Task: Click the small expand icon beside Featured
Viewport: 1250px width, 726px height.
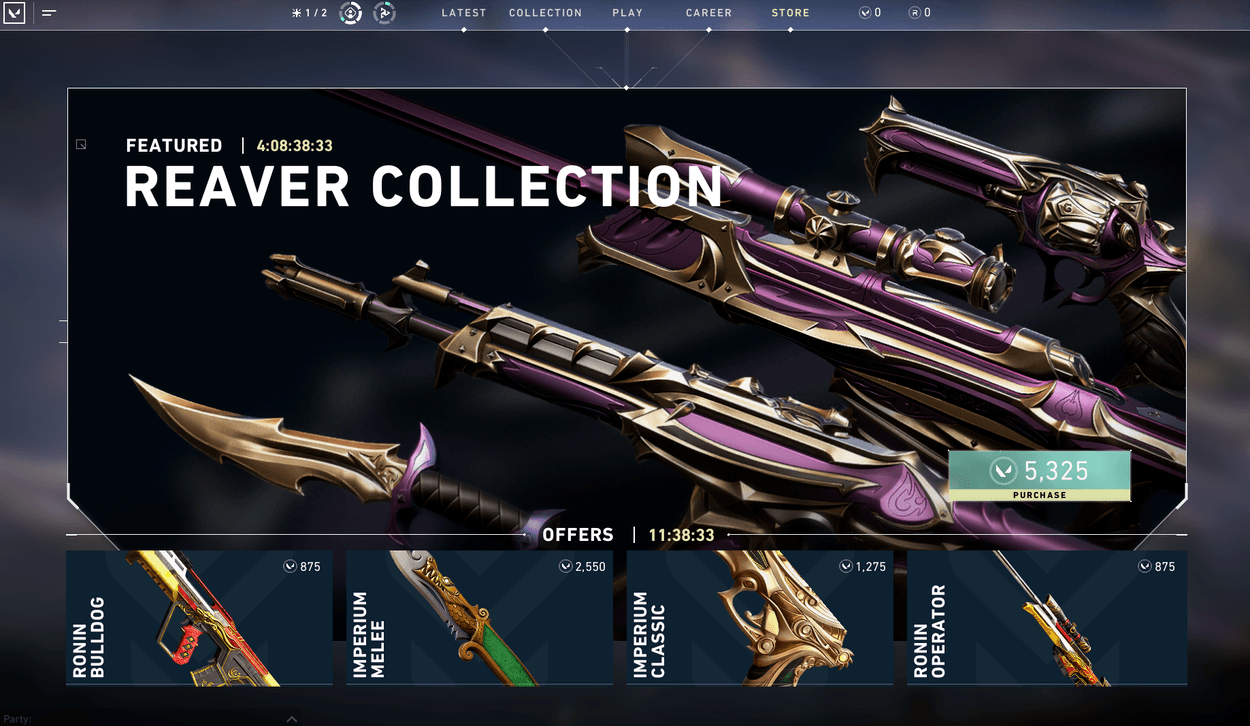Action: pyautogui.click(x=81, y=145)
